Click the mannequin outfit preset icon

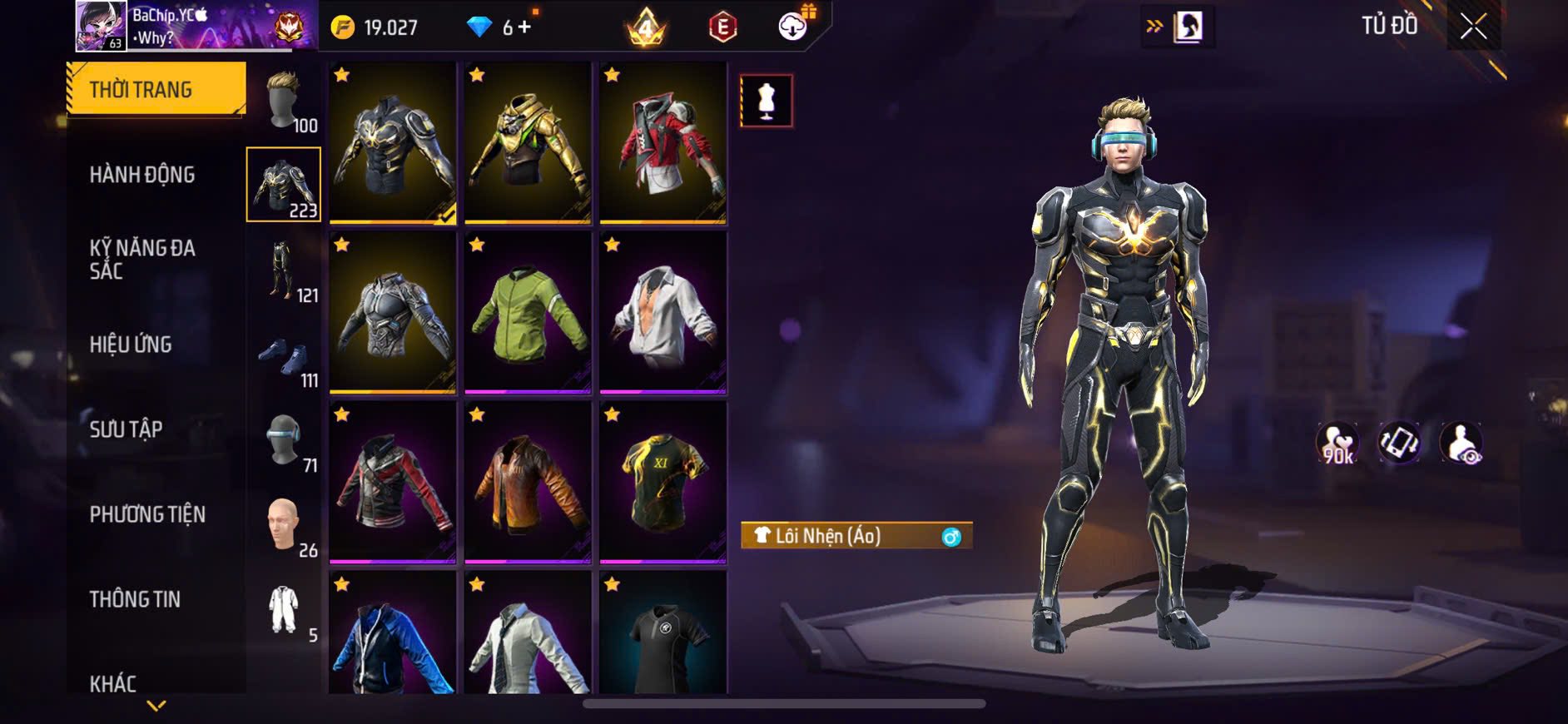(767, 101)
